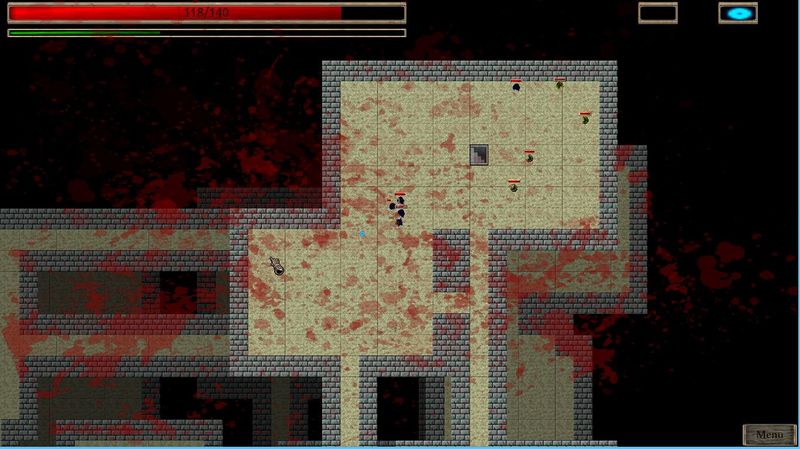Click the empty framed item slot
The width and height of the screenshot is (800, 449).
pos(659,14)
